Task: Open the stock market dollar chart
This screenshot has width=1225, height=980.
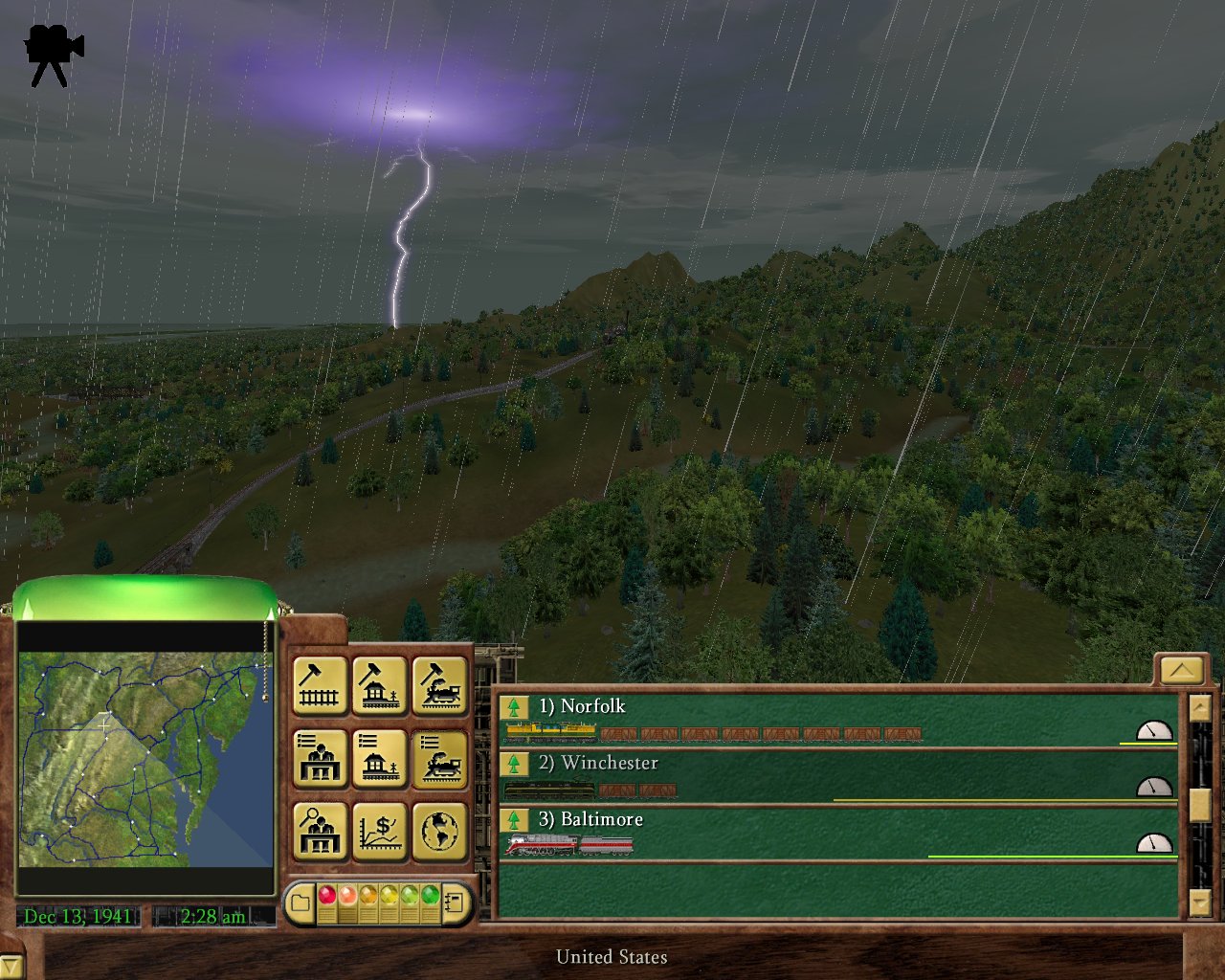Action: point(380,831)
